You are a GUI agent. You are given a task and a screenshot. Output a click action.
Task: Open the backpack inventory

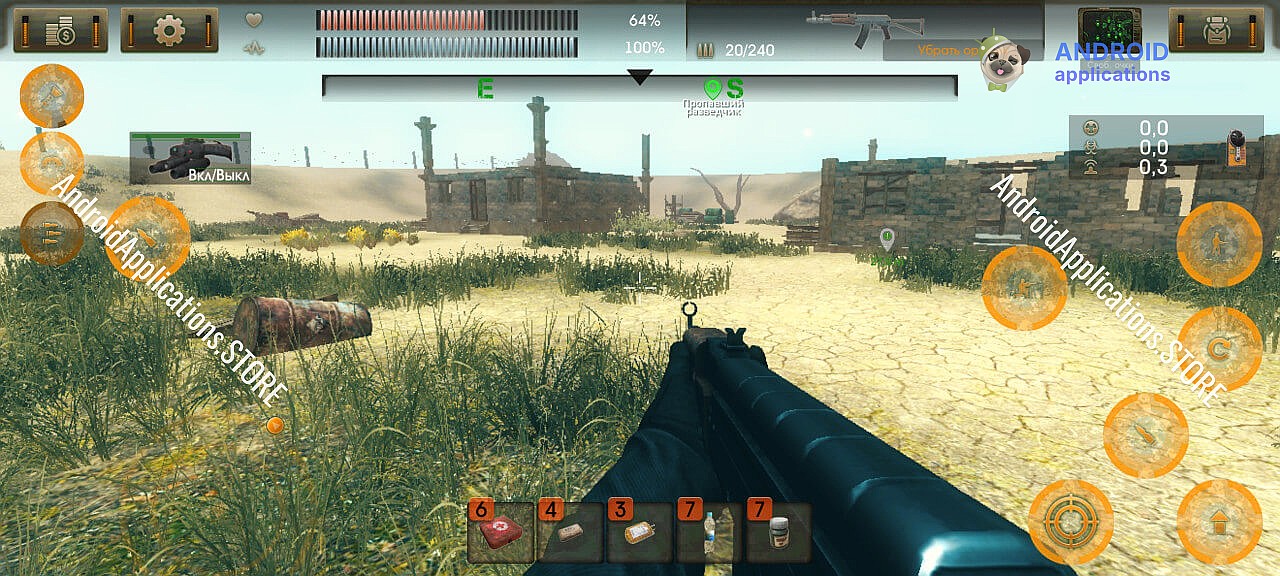pyautogui.click(x=1216, y=30)
